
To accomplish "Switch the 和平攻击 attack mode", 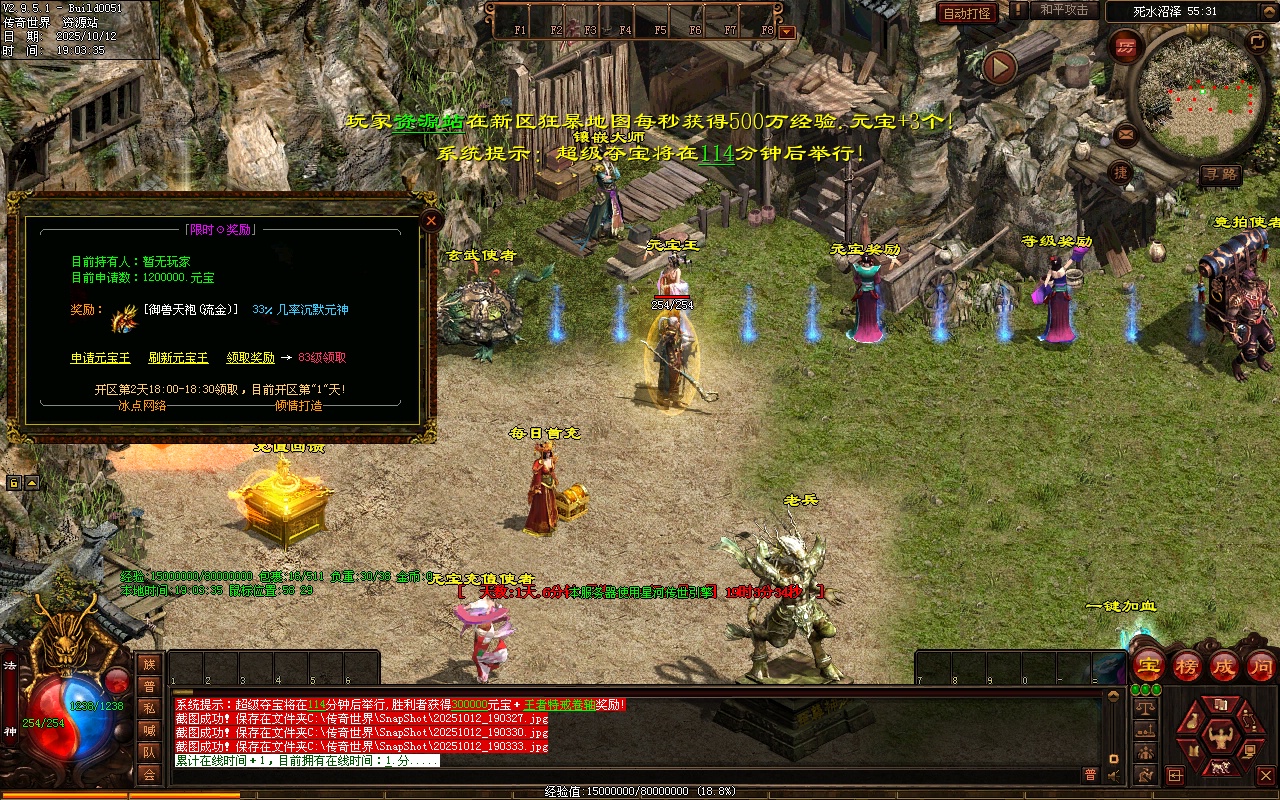I will click(1063, 11).
